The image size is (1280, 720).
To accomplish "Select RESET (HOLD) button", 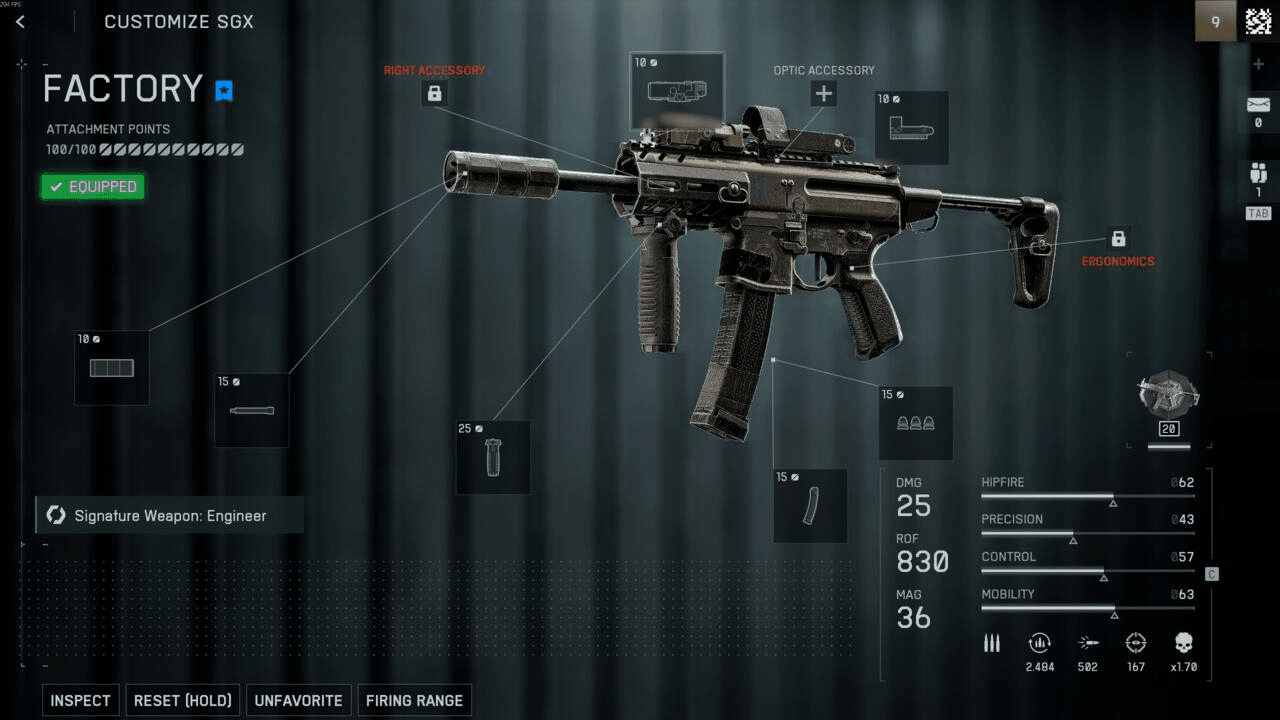I will click(183, 700).
